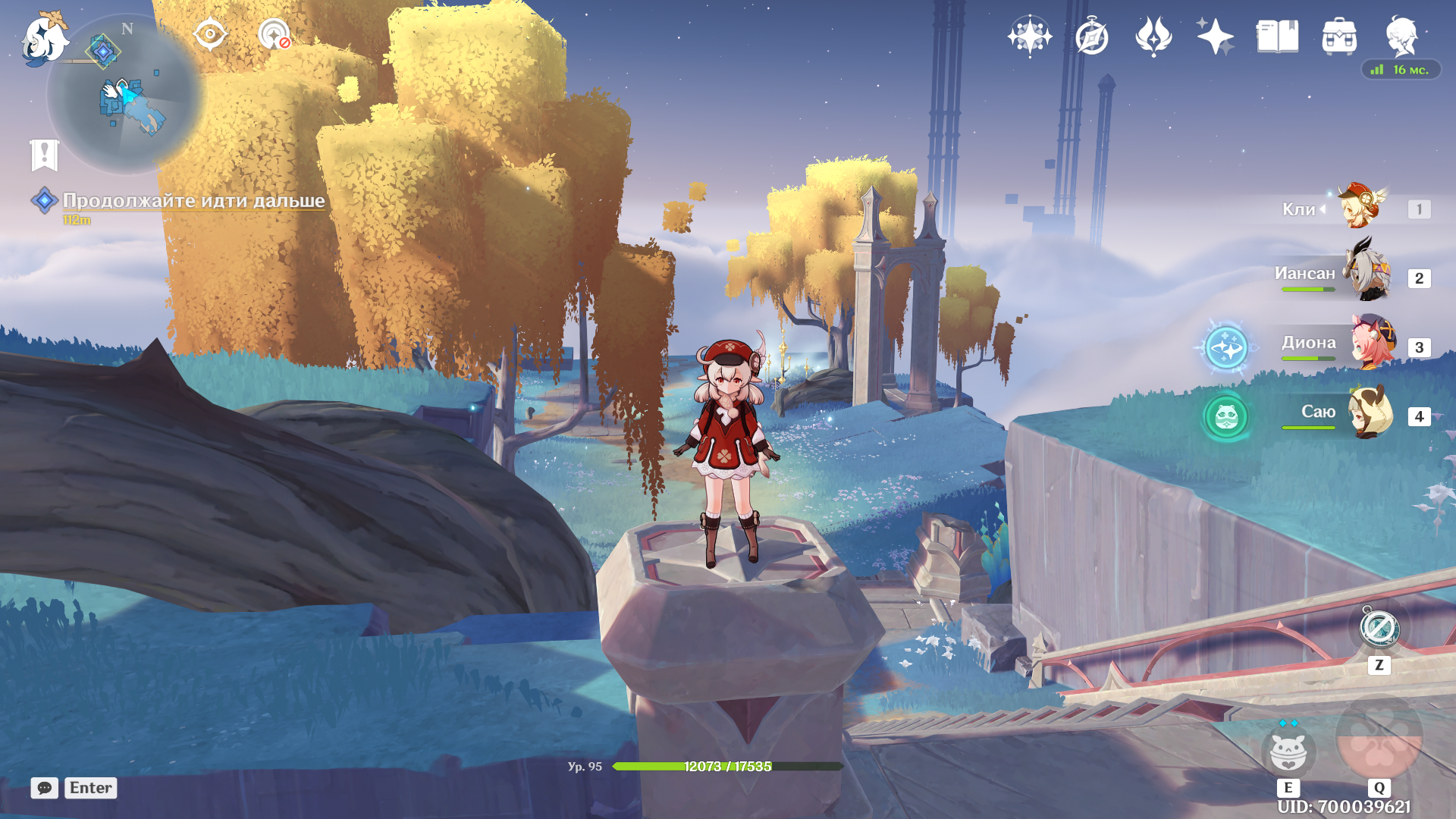Toggle the elemental sight eye icon
This screenshot has height=819, width=1456.
click(x=210, y=35)
